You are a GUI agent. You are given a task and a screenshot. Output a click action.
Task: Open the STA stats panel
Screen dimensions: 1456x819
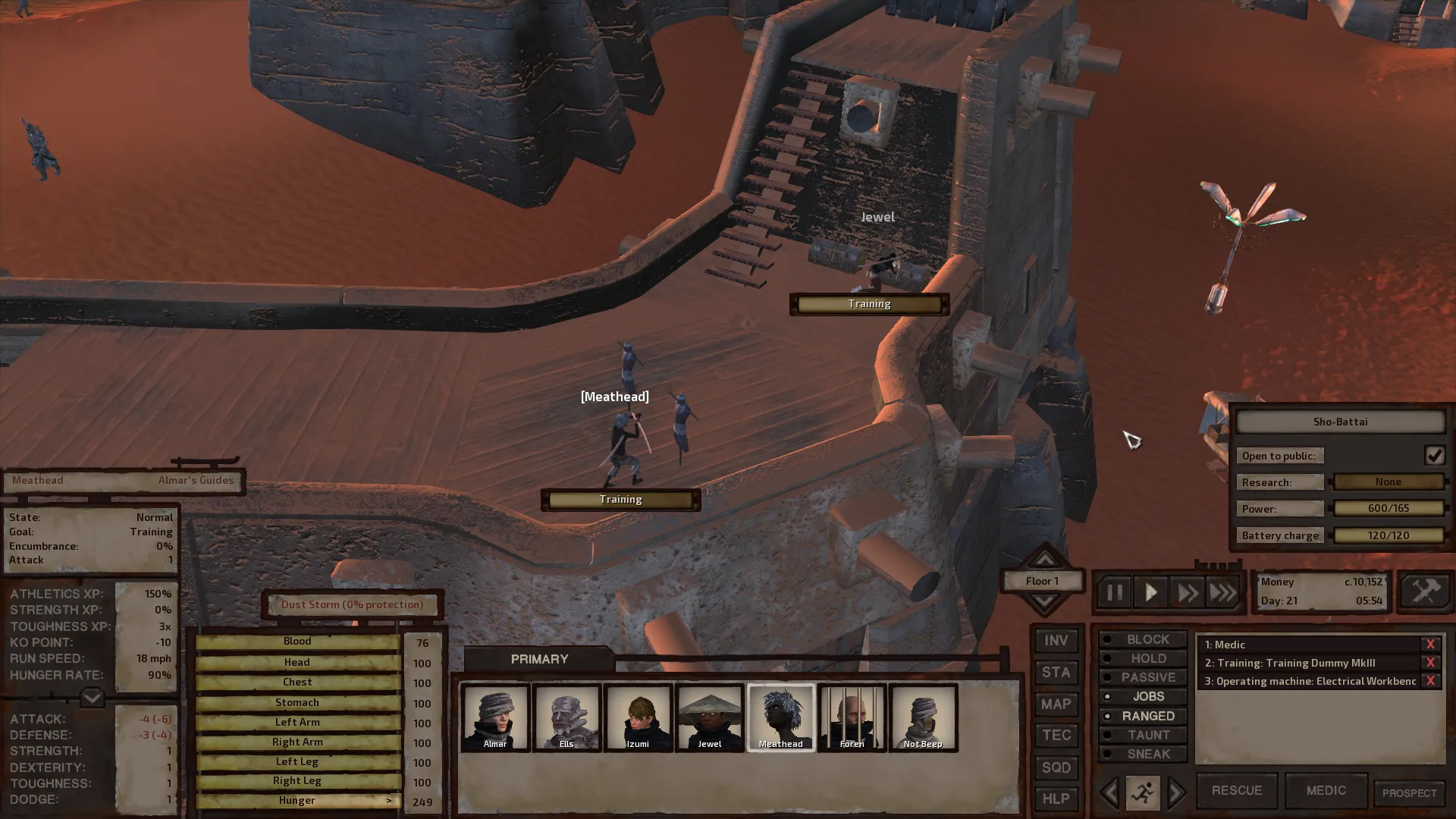point(1056,673)
